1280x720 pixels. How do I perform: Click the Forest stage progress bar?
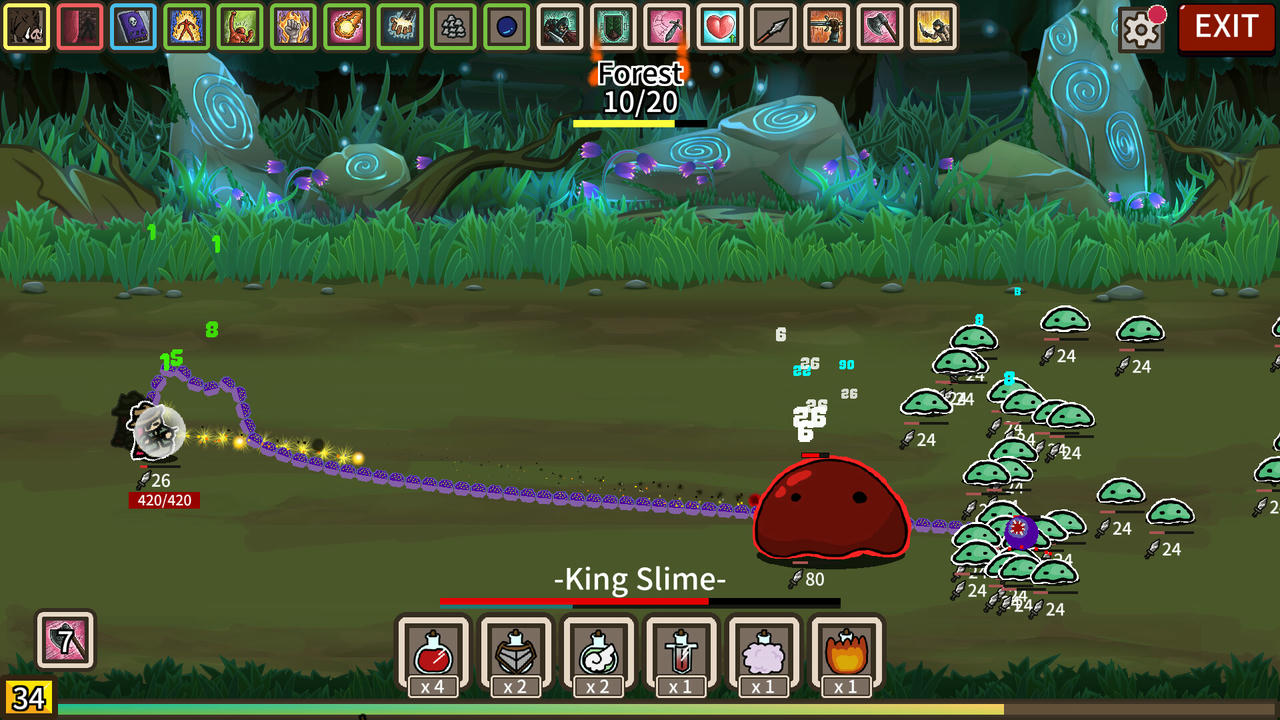[640, 122]
